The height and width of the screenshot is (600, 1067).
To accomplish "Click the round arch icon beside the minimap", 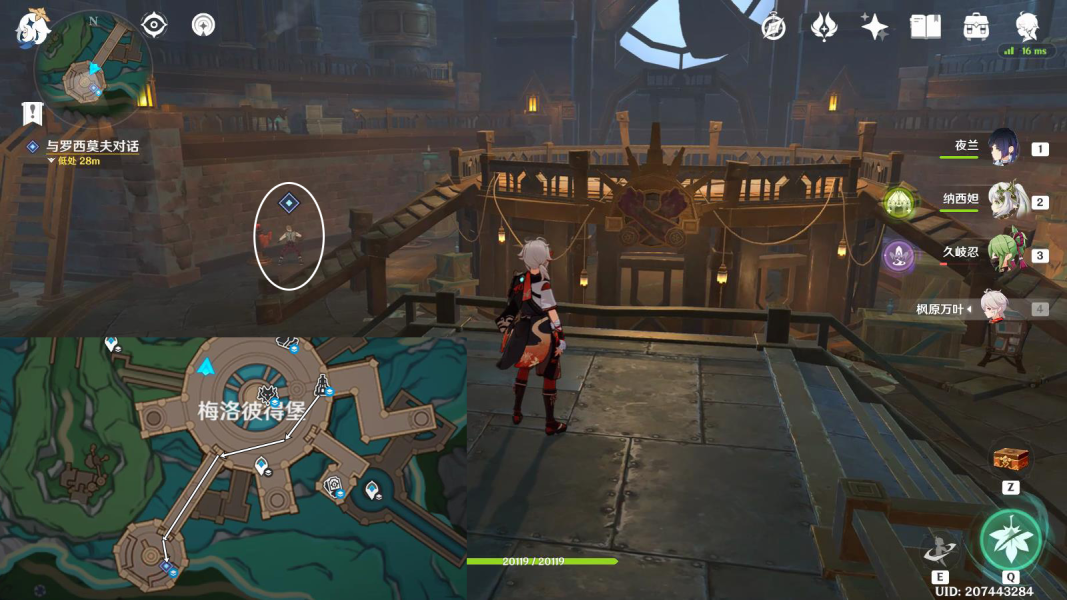I will (x=203, y=24).
